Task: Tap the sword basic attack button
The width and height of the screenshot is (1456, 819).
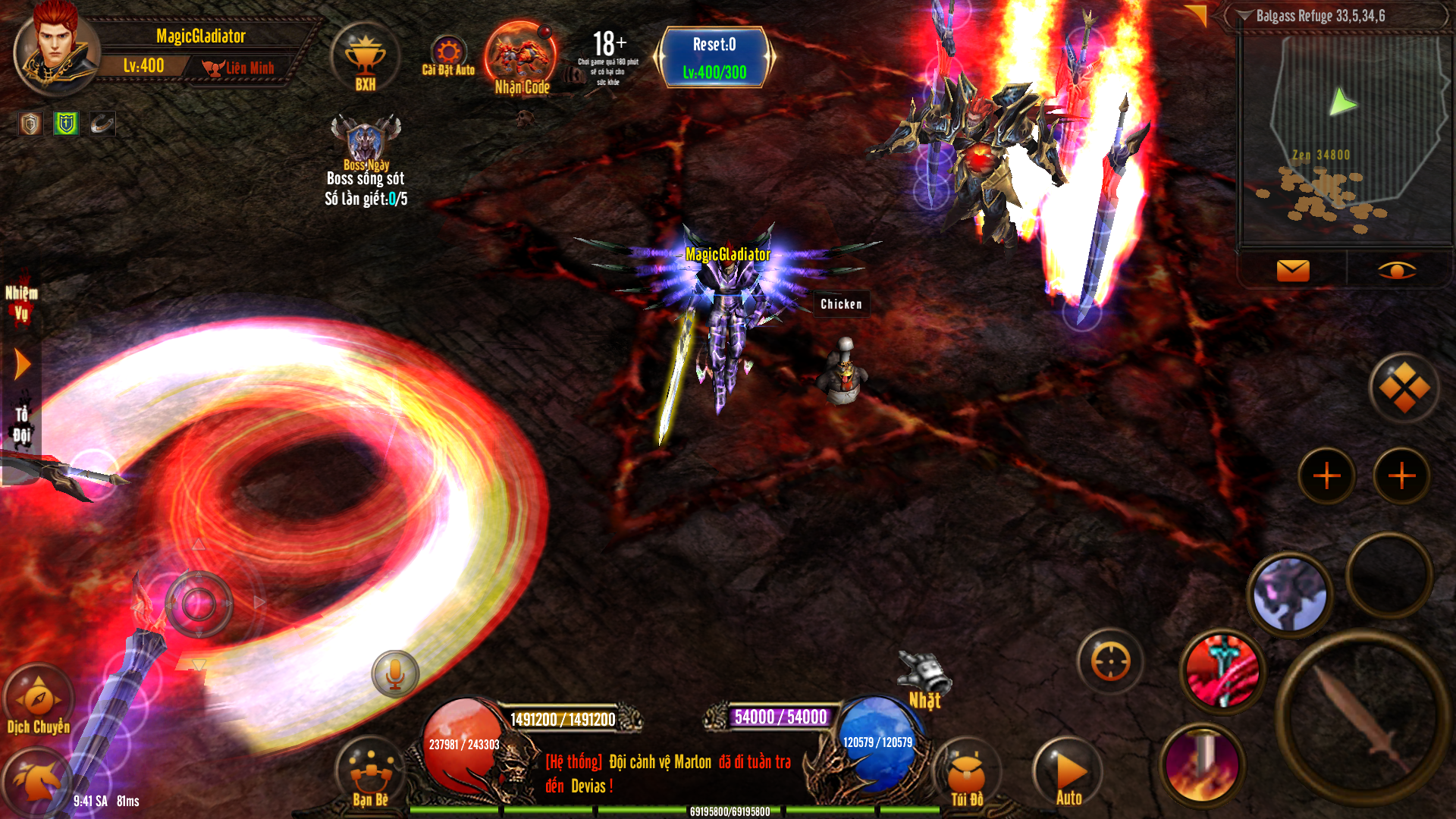Action: coord(1361,717)
